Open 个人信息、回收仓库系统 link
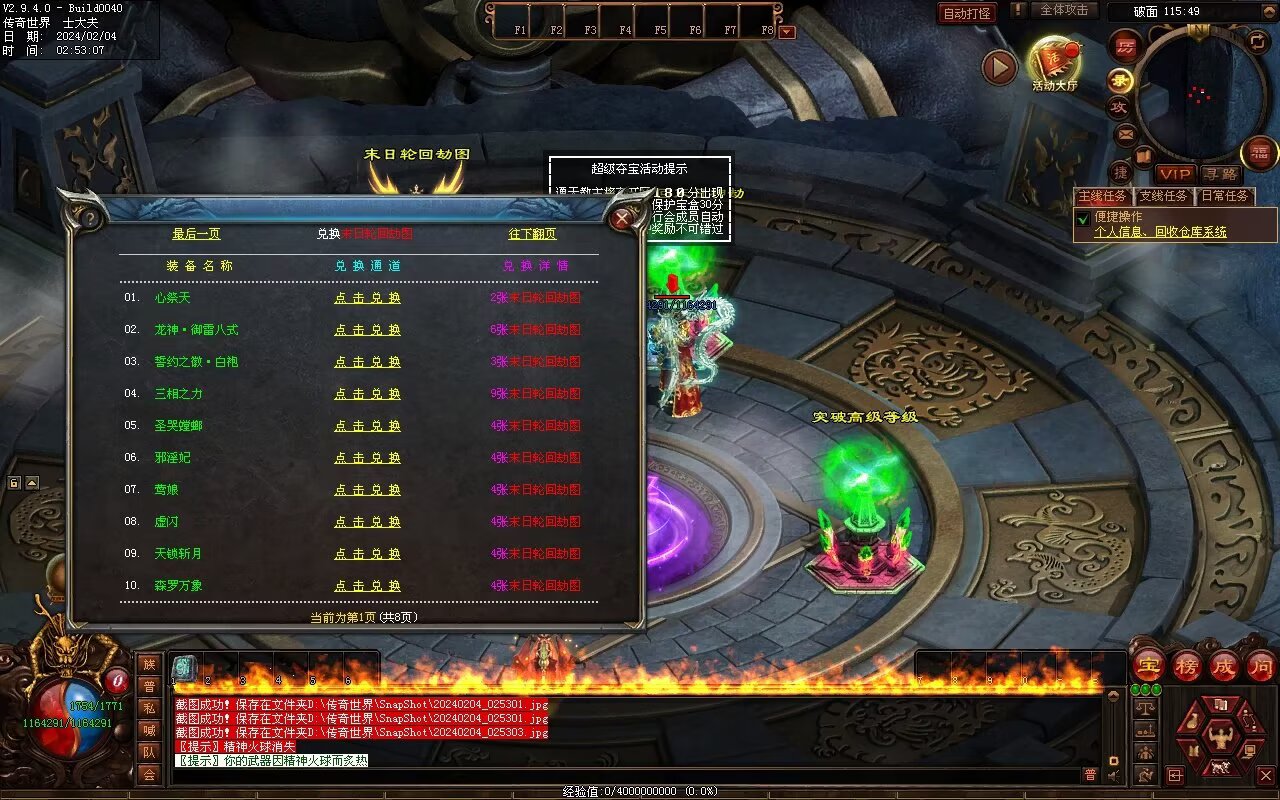The image size is (1280, 800). point(1160,232)
